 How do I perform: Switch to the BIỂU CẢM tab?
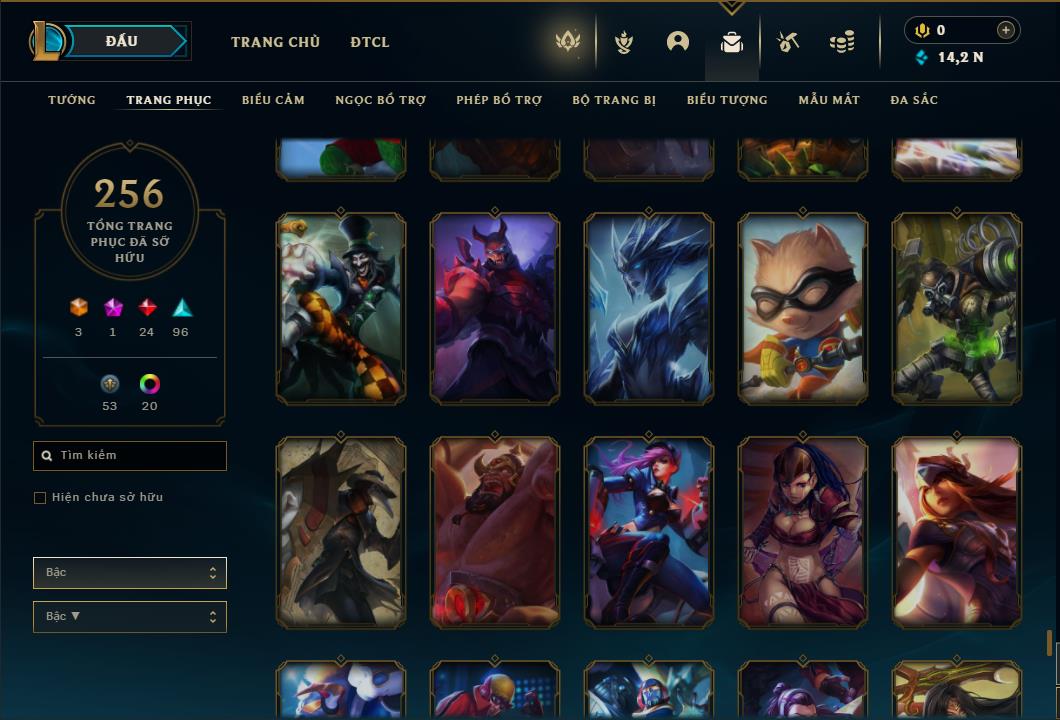pyautogui.click(x=273, y=100)
